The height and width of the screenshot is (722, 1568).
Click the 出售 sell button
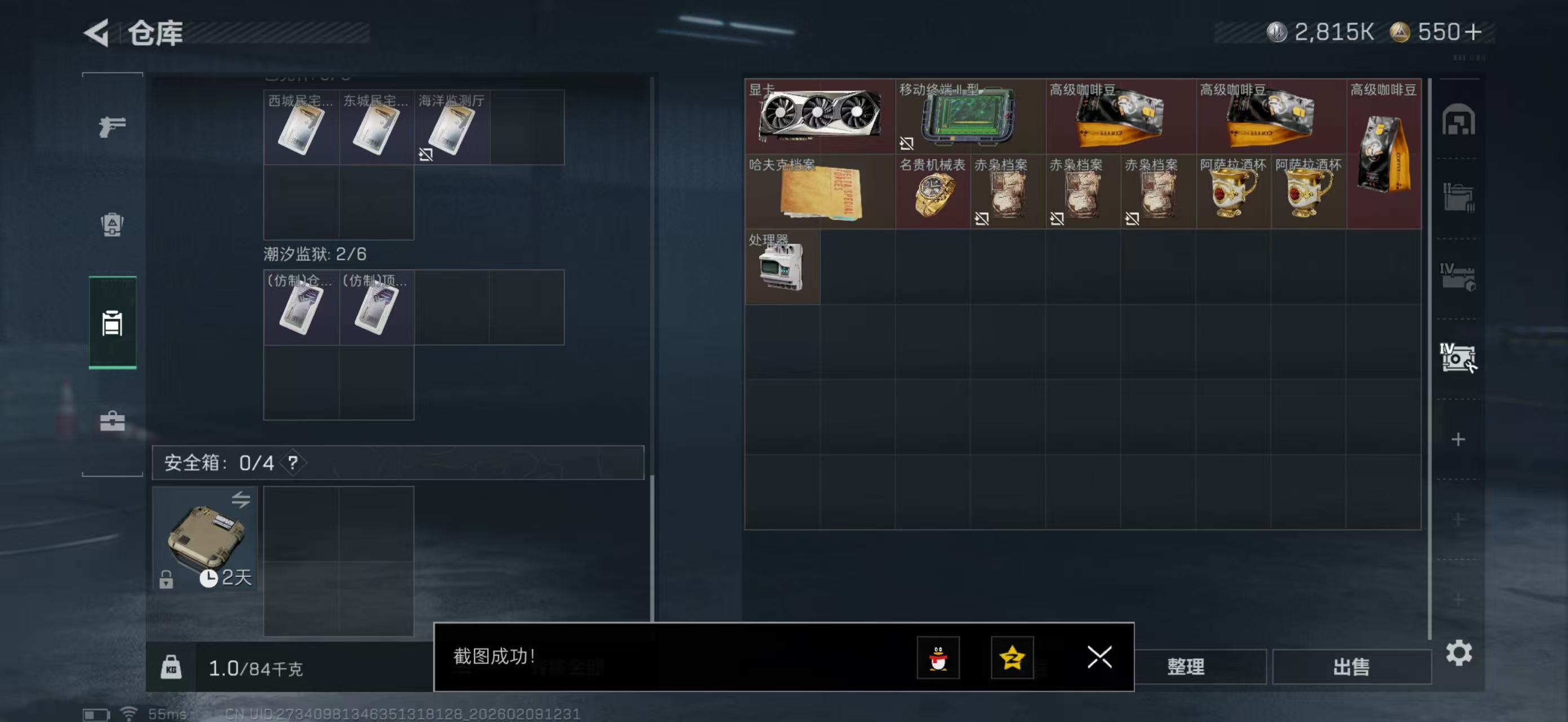click(x=1352, y=667)
